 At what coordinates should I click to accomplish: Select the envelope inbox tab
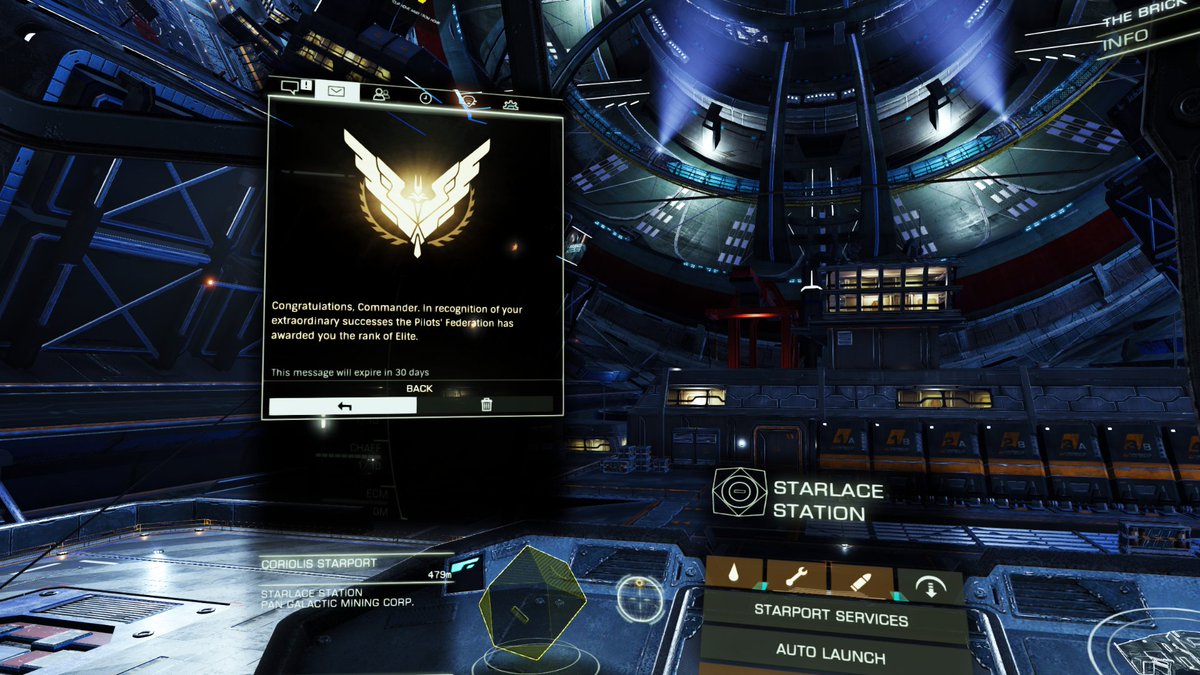coord(337,90)
